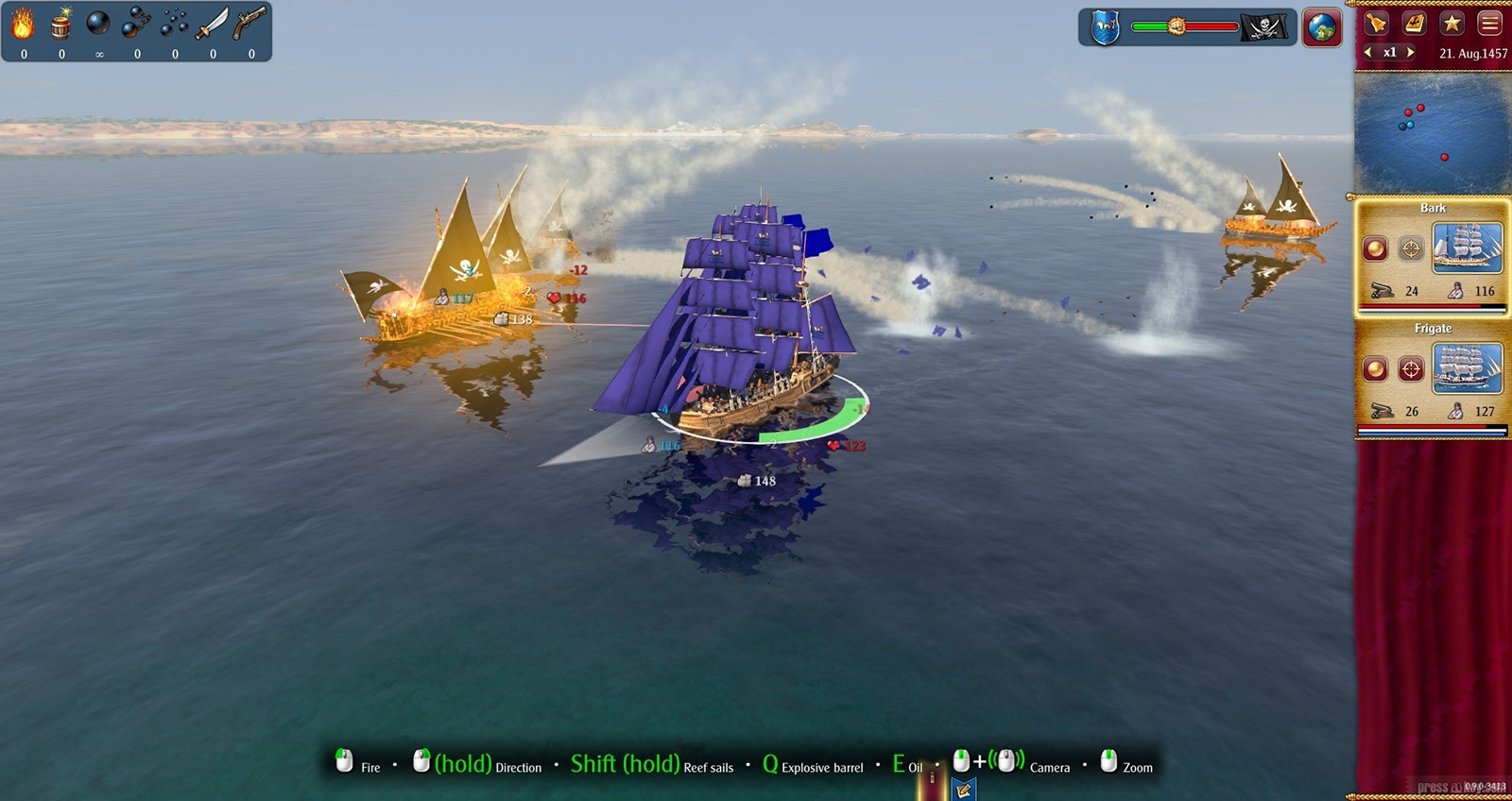Image resolution: width=1512 pixels, height=801 pixels.
Task: Select the Bark ship portrait
Action: pyautogui.click(x=1467, y=247)
